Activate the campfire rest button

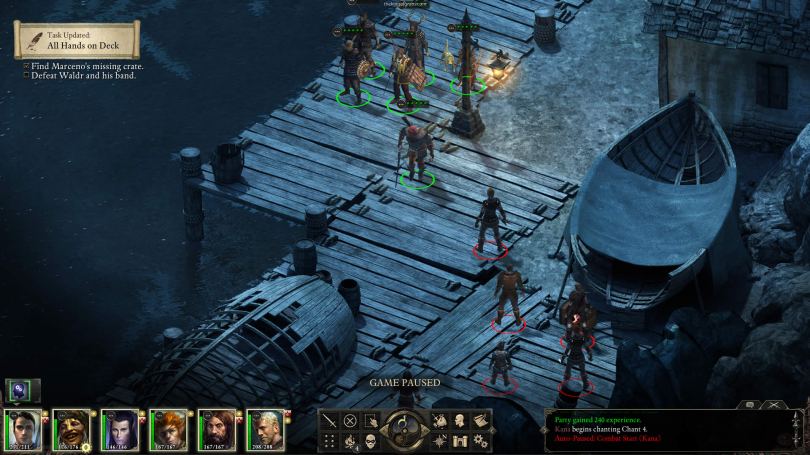[x=350, y=441]
